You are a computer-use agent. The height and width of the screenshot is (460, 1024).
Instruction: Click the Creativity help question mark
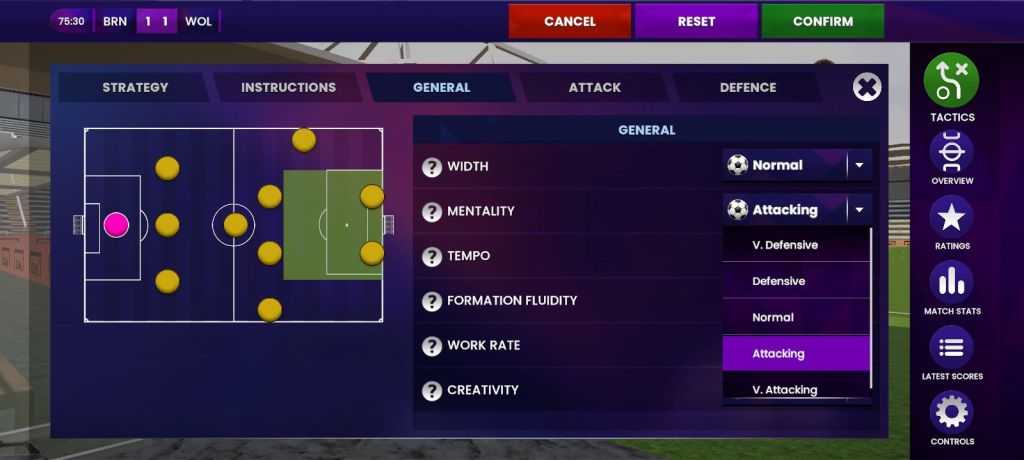tap(432, 390)
